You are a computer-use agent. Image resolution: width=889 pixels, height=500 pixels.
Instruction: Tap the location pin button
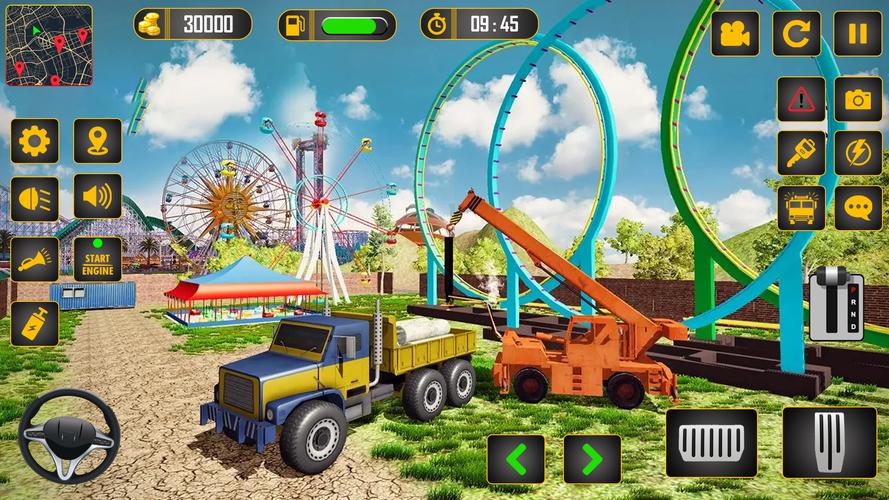tap(97, 142)
